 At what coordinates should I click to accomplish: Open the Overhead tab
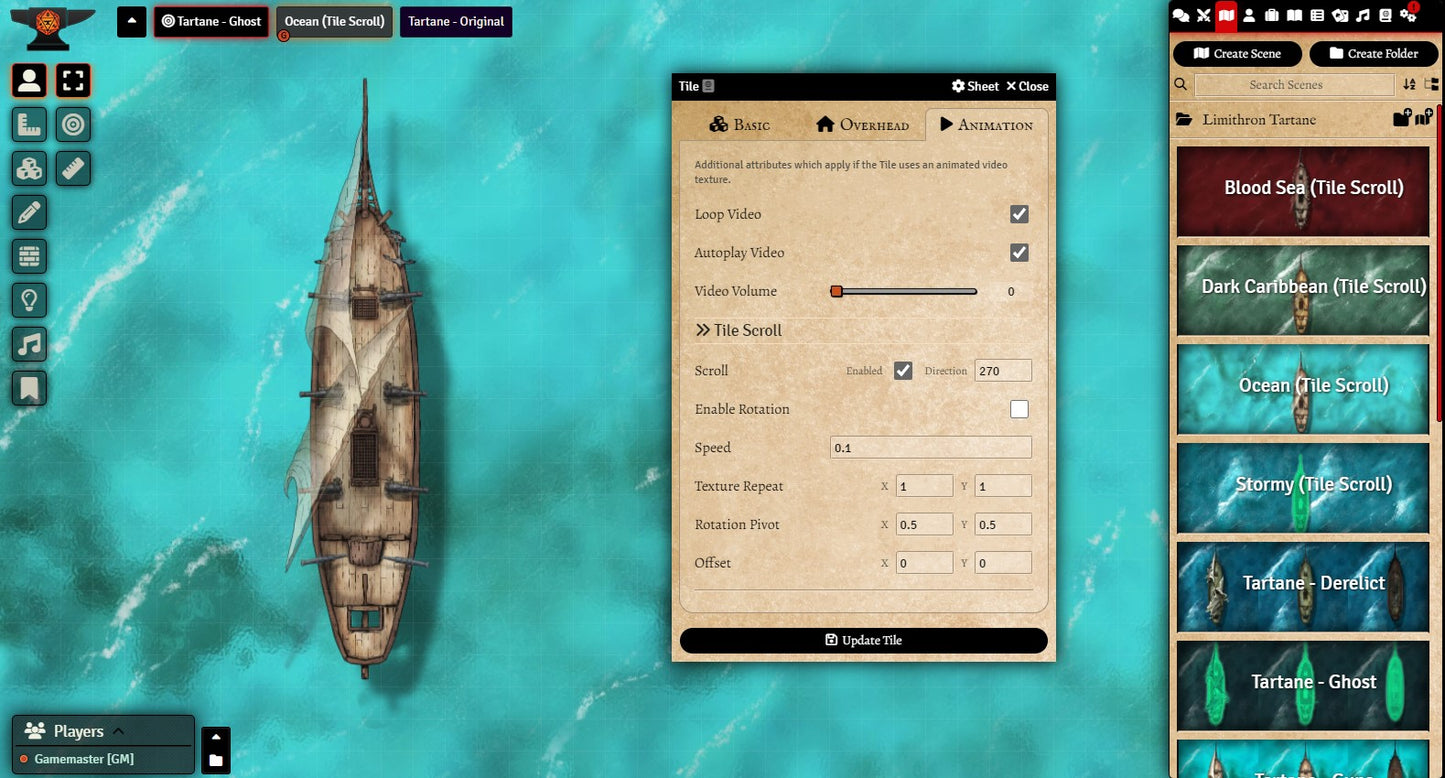click(x=862, y=125)
